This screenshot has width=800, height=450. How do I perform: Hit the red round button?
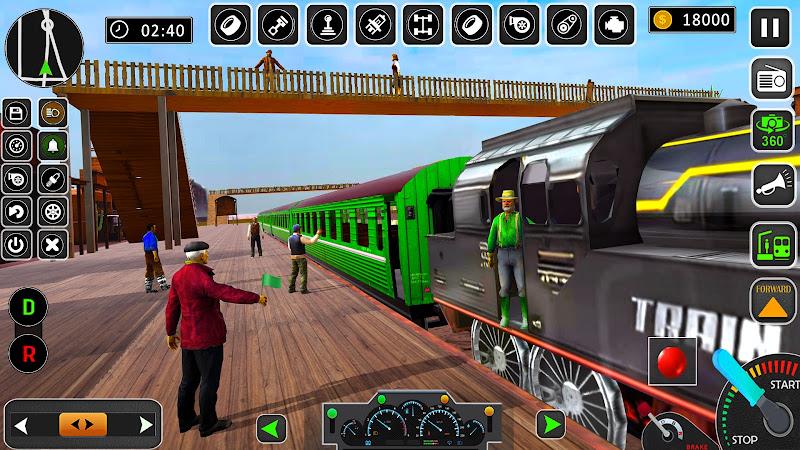coord(672,360)
